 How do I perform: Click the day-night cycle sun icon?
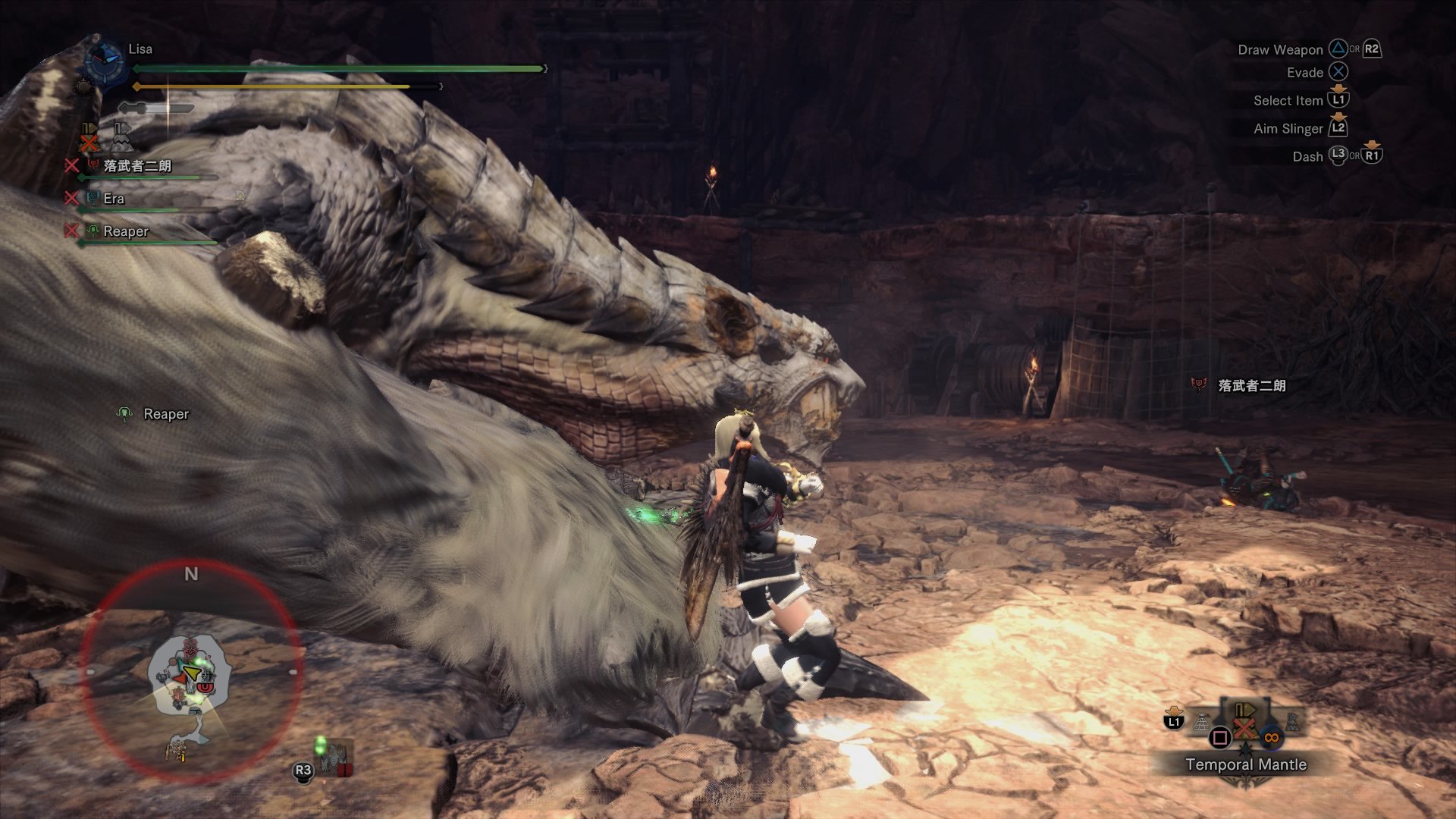[82, 85]
